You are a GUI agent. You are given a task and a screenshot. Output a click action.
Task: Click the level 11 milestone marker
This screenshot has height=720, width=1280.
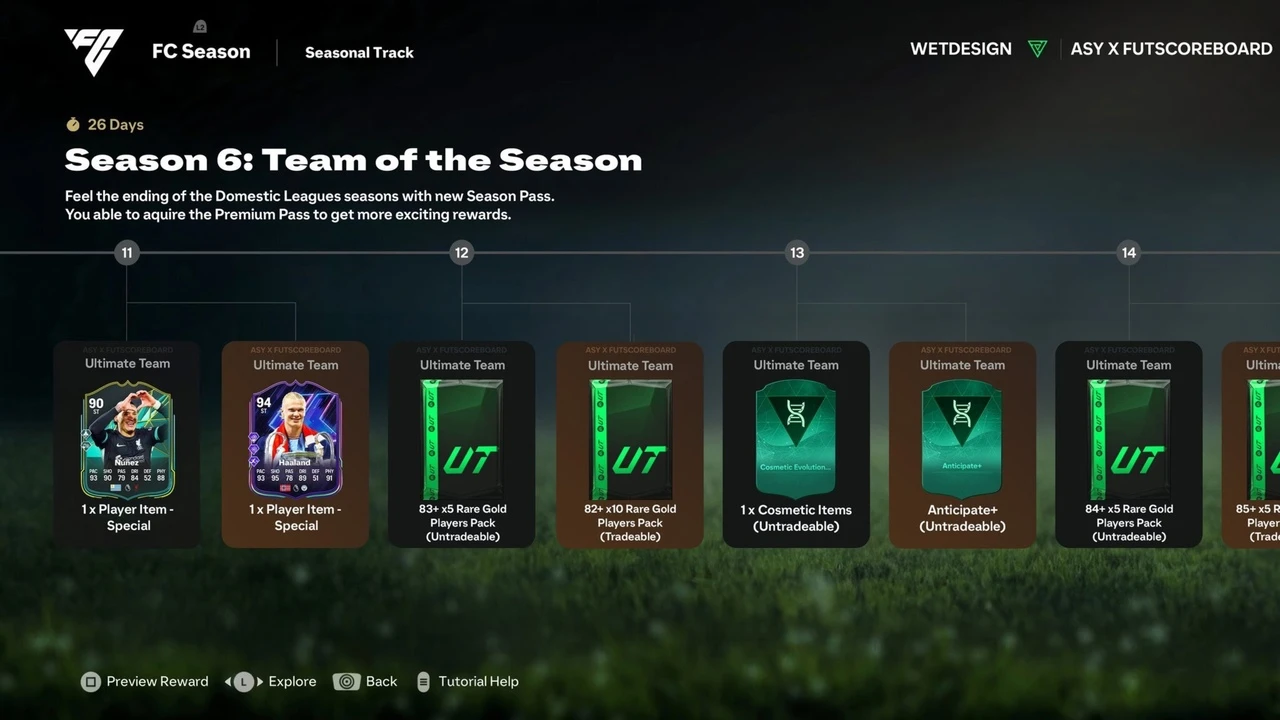click(x=127, y=253)
